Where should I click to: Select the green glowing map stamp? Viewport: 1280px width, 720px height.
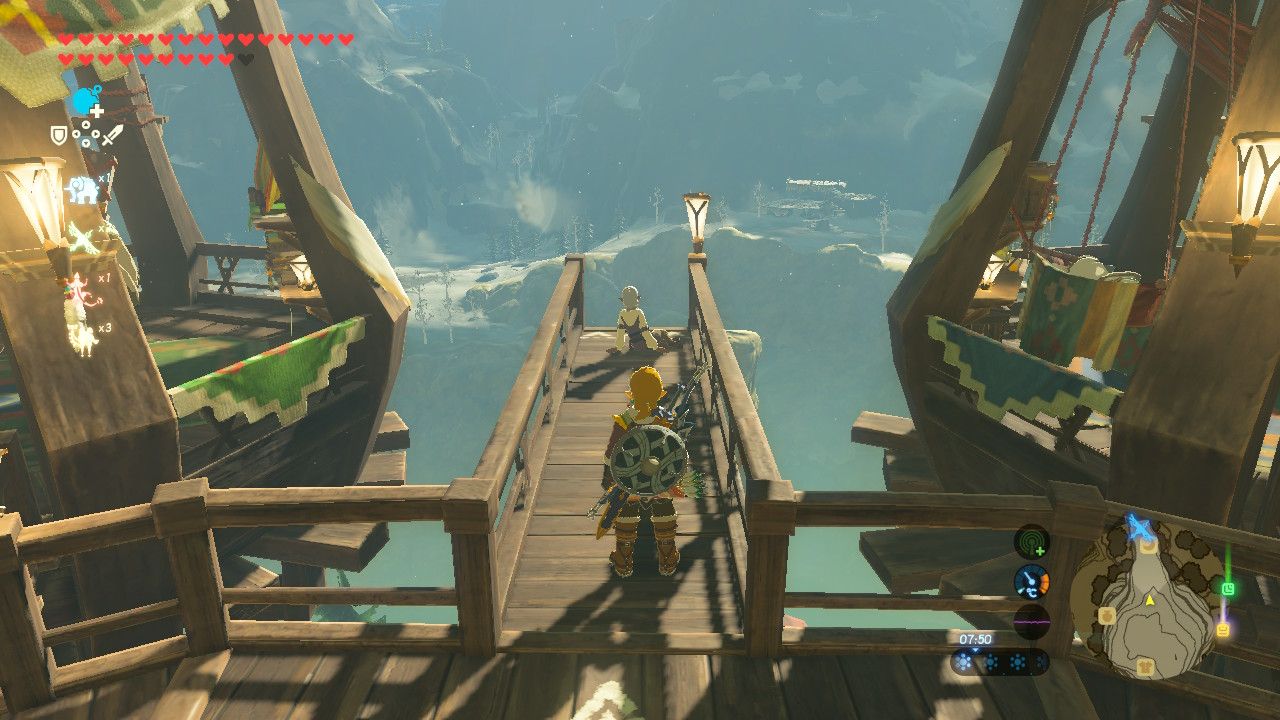coord(1228,589)
